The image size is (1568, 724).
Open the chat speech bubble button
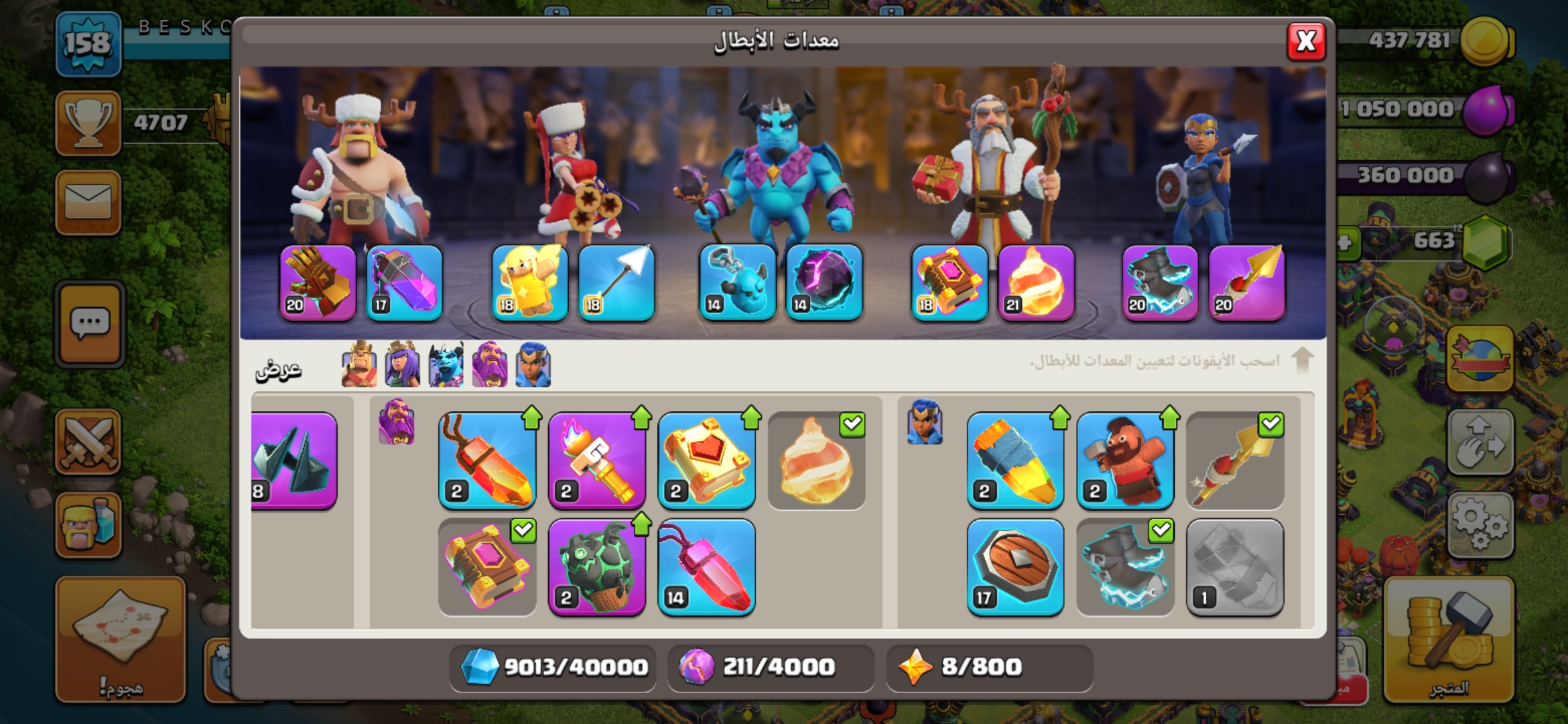90,324
